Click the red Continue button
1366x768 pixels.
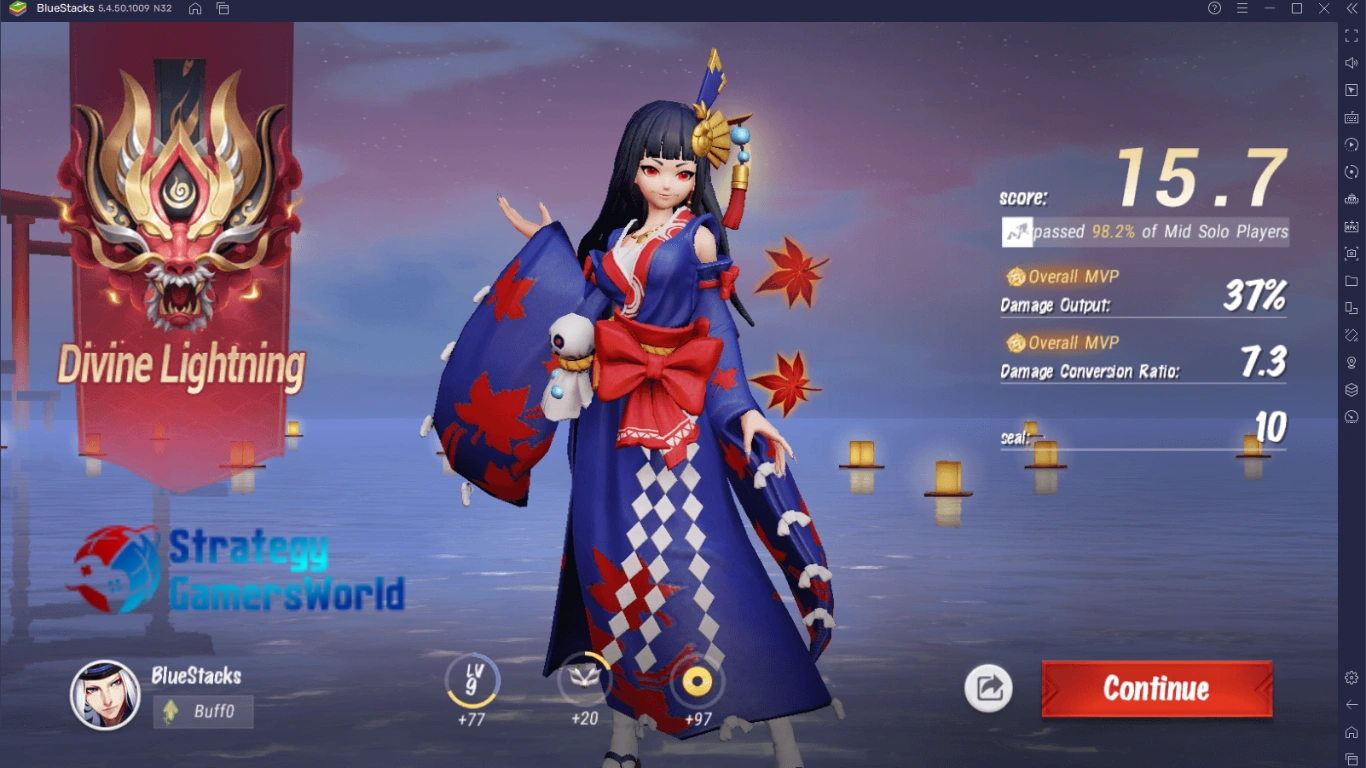1157,688
